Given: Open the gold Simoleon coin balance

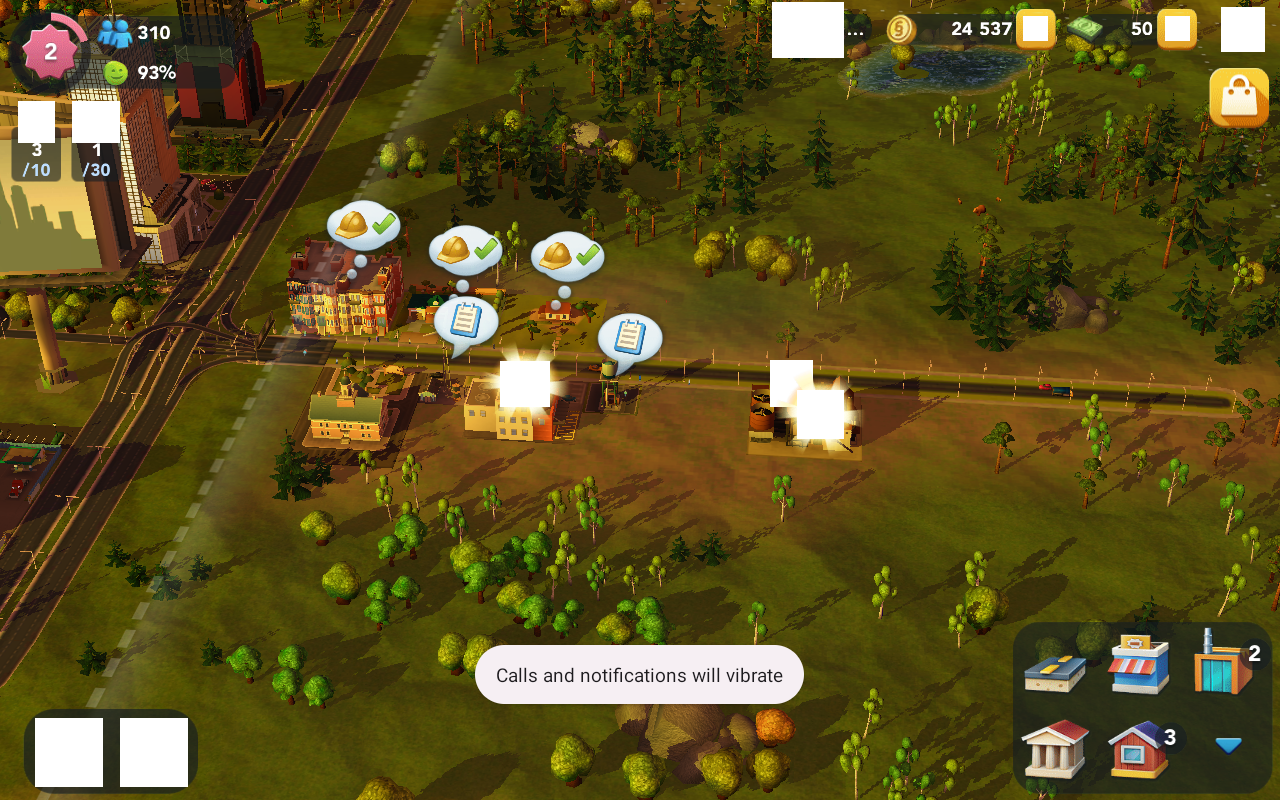Looking at the screenshot, I should (901, 29).
